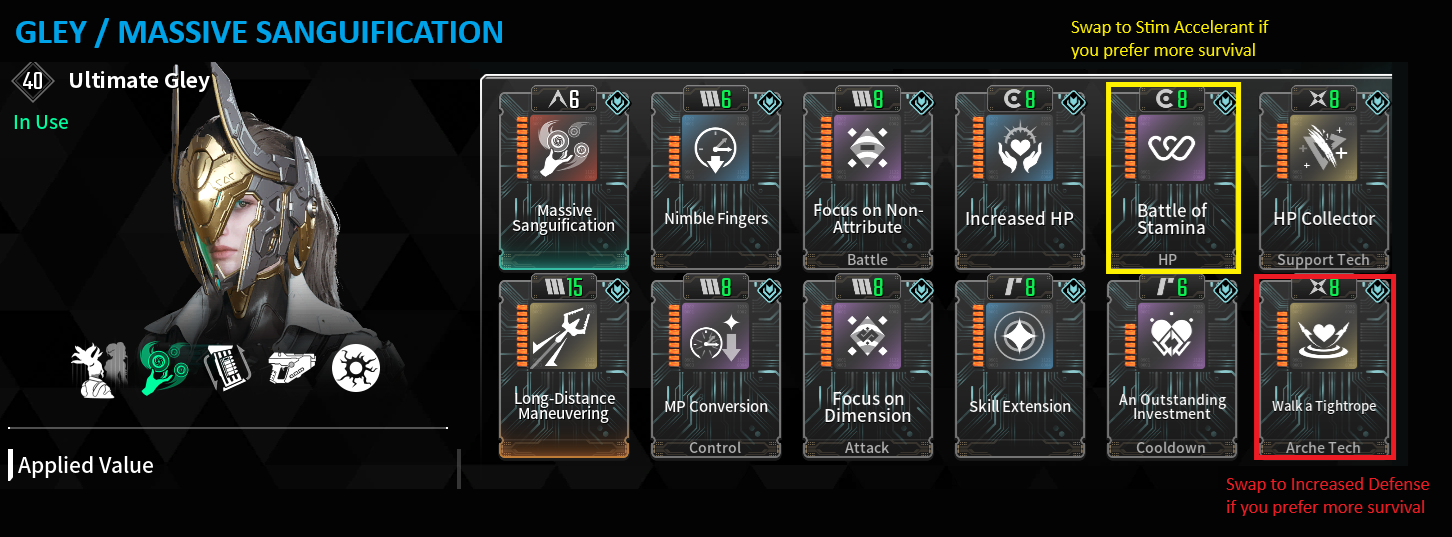The image size is (1452, 537).
Task: Select the Increased HP module
Action: [x=1019, y=178]
